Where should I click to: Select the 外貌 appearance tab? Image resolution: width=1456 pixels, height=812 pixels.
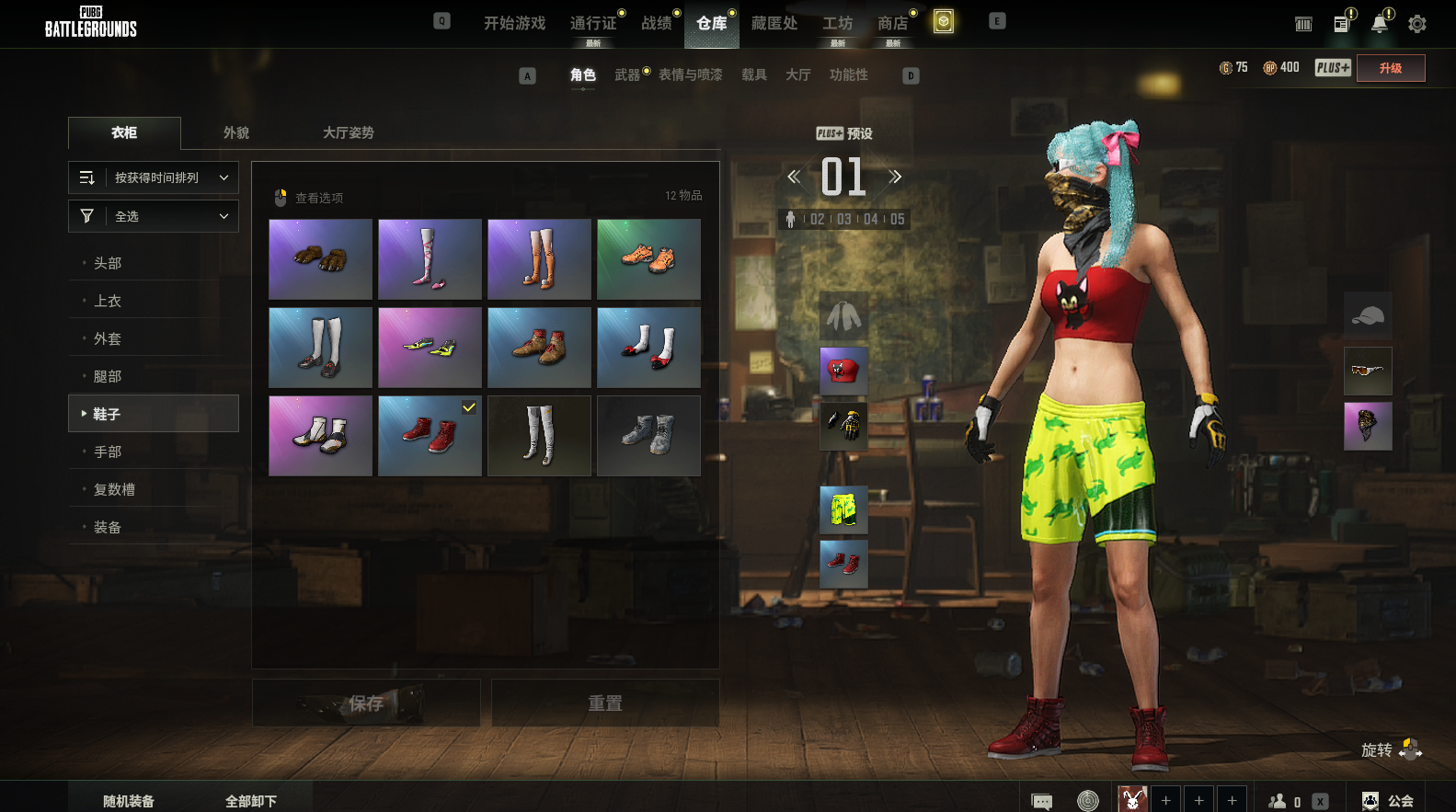click(236, 132)
